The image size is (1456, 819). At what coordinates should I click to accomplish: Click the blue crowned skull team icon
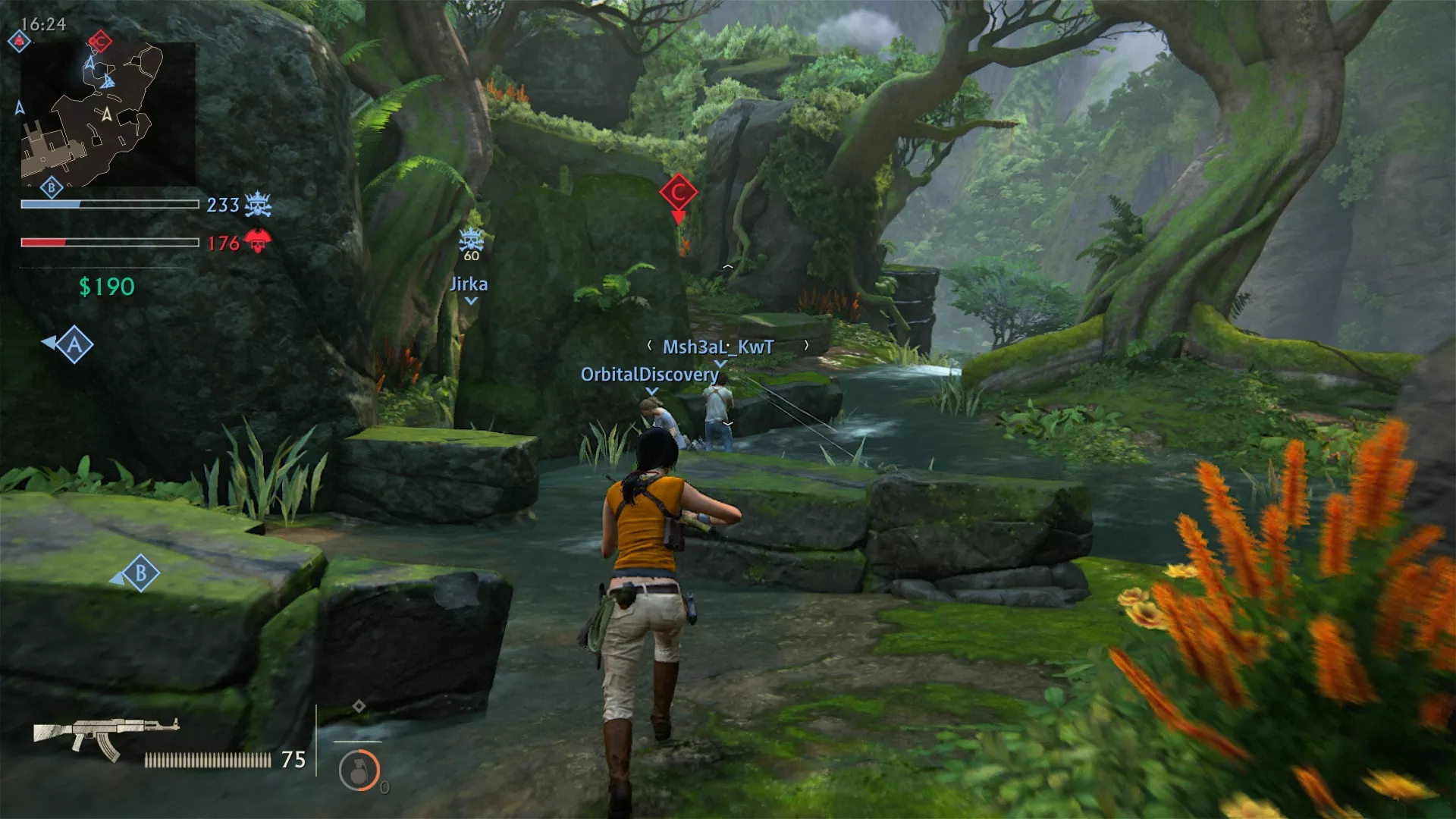pyautogui.click(x=258, y=203)
